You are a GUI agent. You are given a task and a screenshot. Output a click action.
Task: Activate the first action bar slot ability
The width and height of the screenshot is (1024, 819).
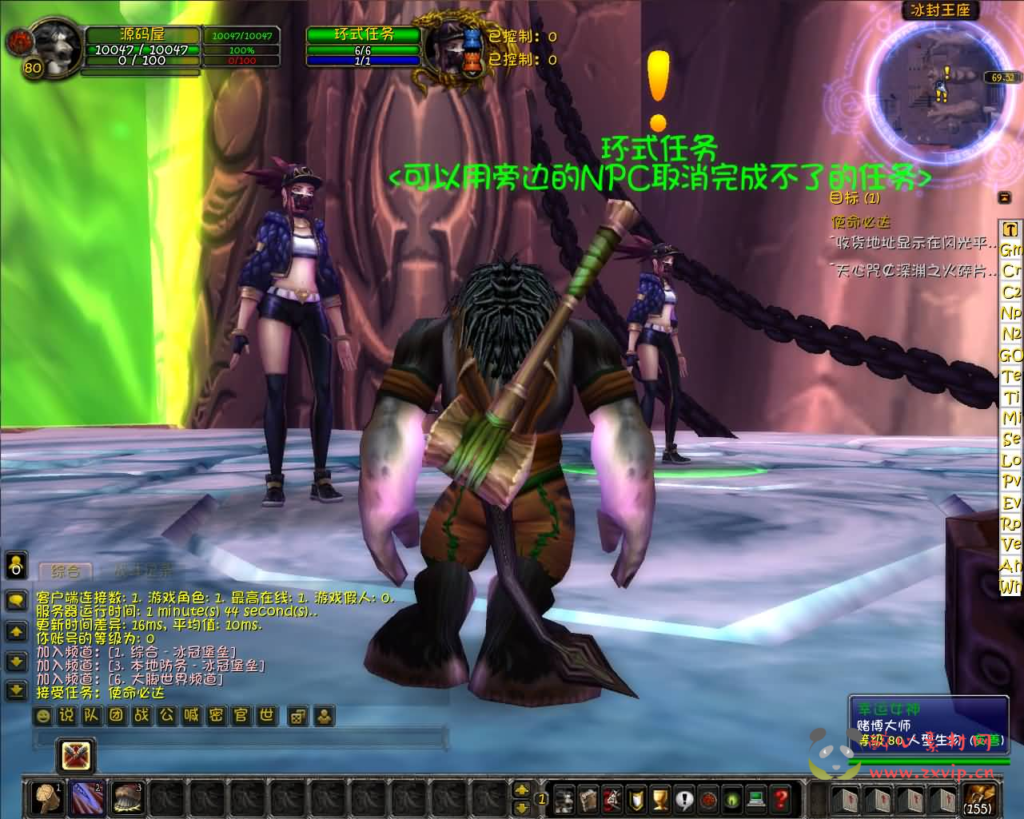click(x=47, y=797)
